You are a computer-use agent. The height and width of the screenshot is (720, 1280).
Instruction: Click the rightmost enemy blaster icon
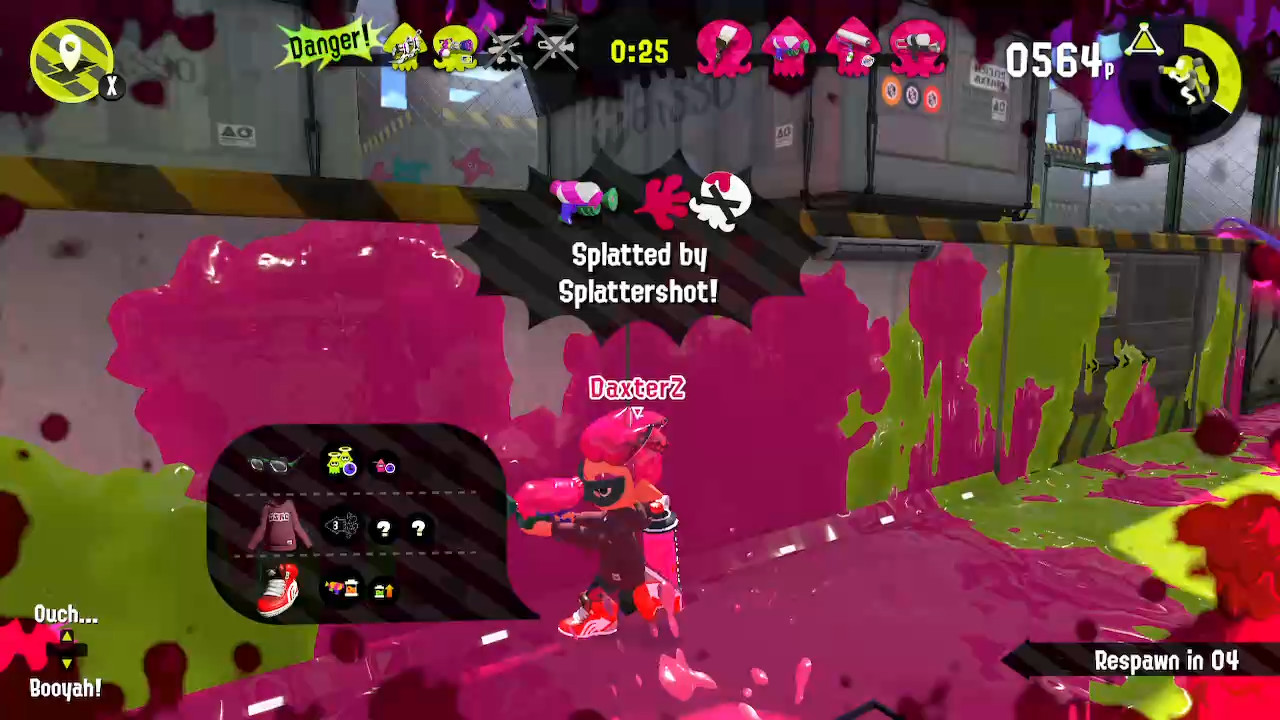point(916,48)
